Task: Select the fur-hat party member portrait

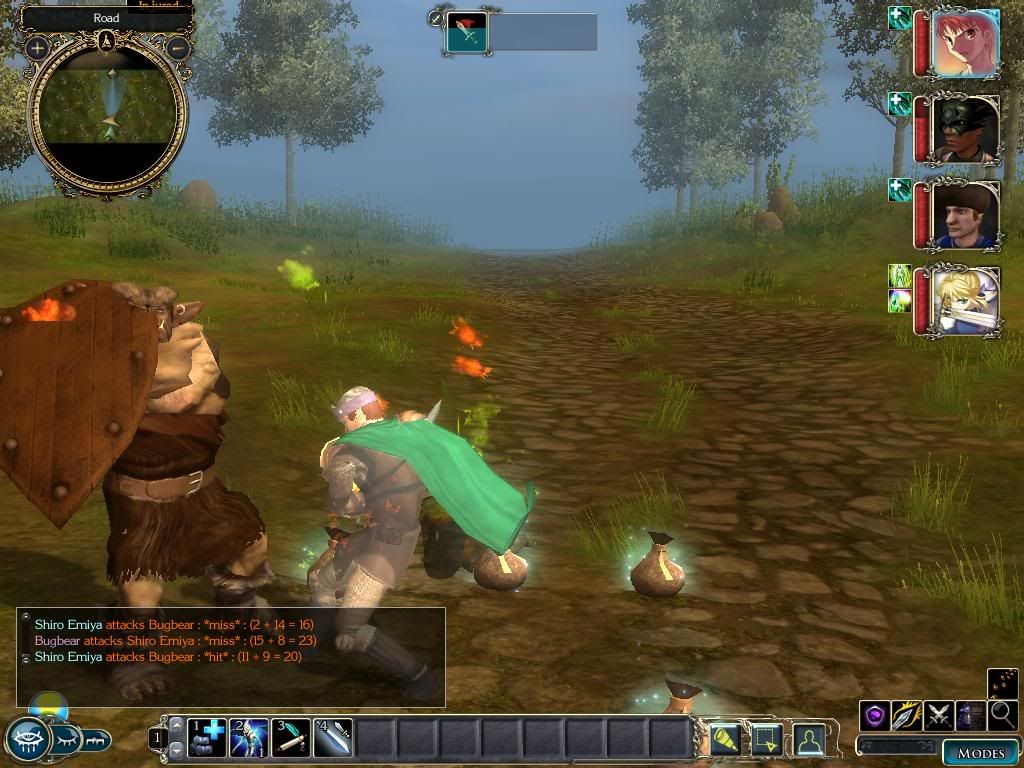Action: [x=965, y=214]
